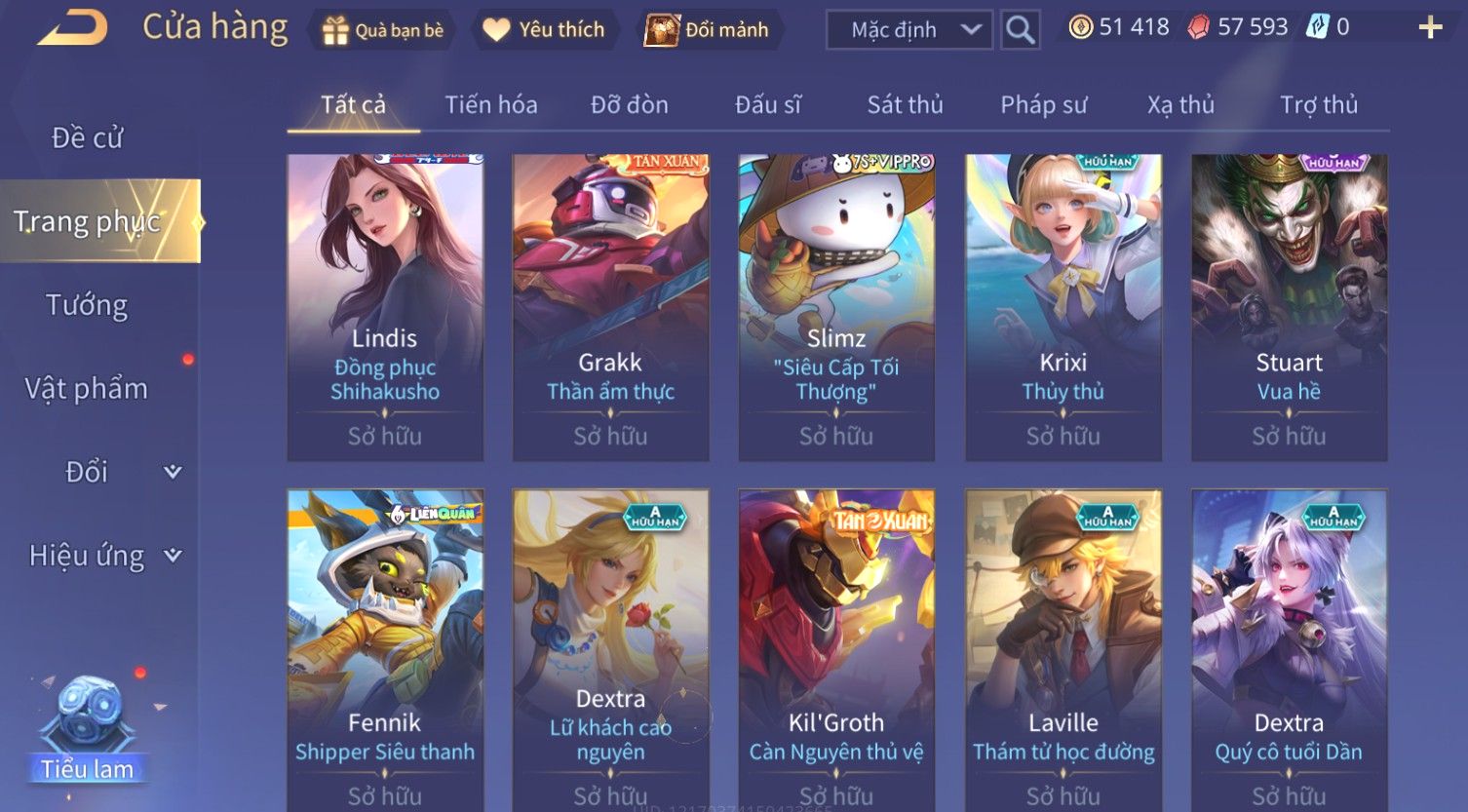The image size is (1468, 812).
Task: Choose the Stuart Vua hề skin card
Action: coord(1289,307)
